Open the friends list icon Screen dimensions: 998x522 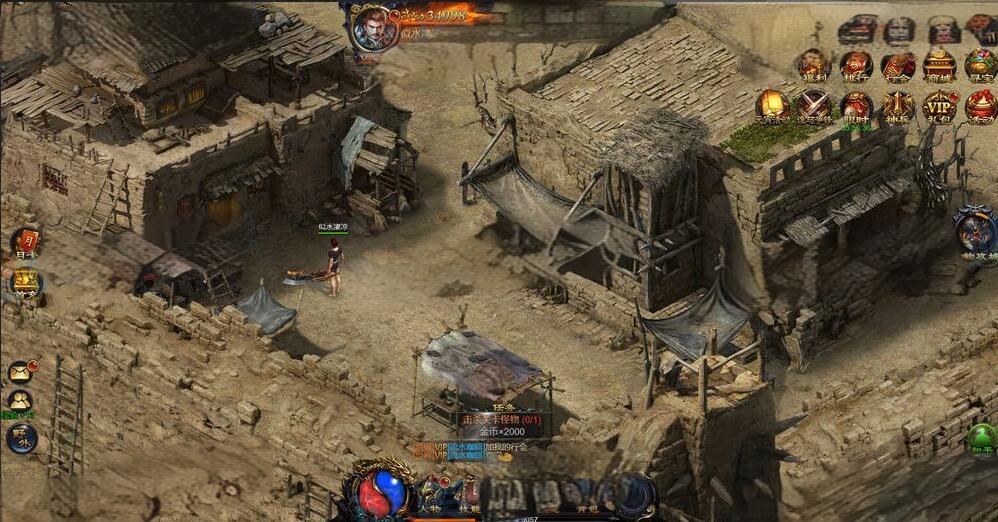(x=20, y=402)
